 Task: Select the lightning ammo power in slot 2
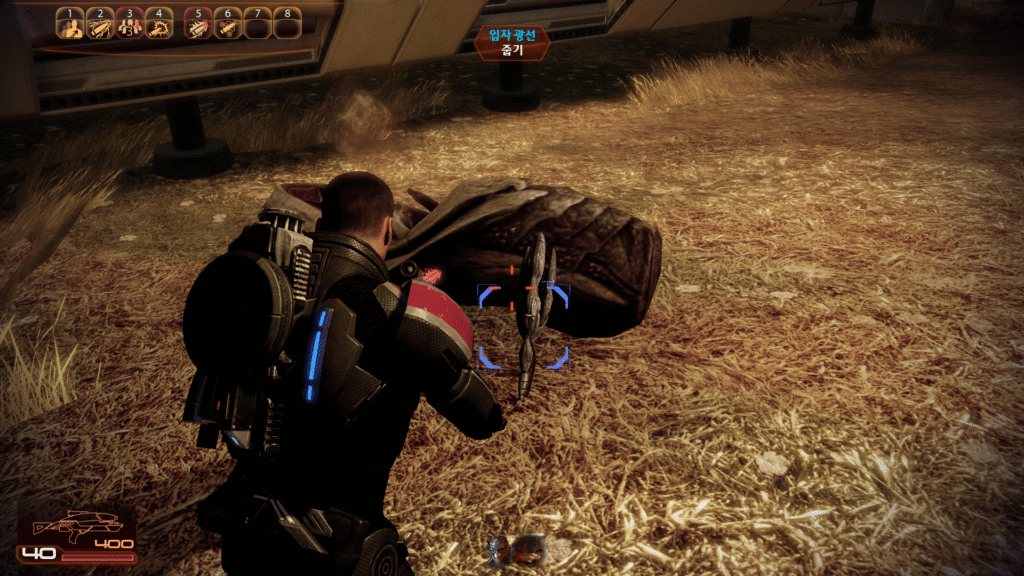pos(99,26)
